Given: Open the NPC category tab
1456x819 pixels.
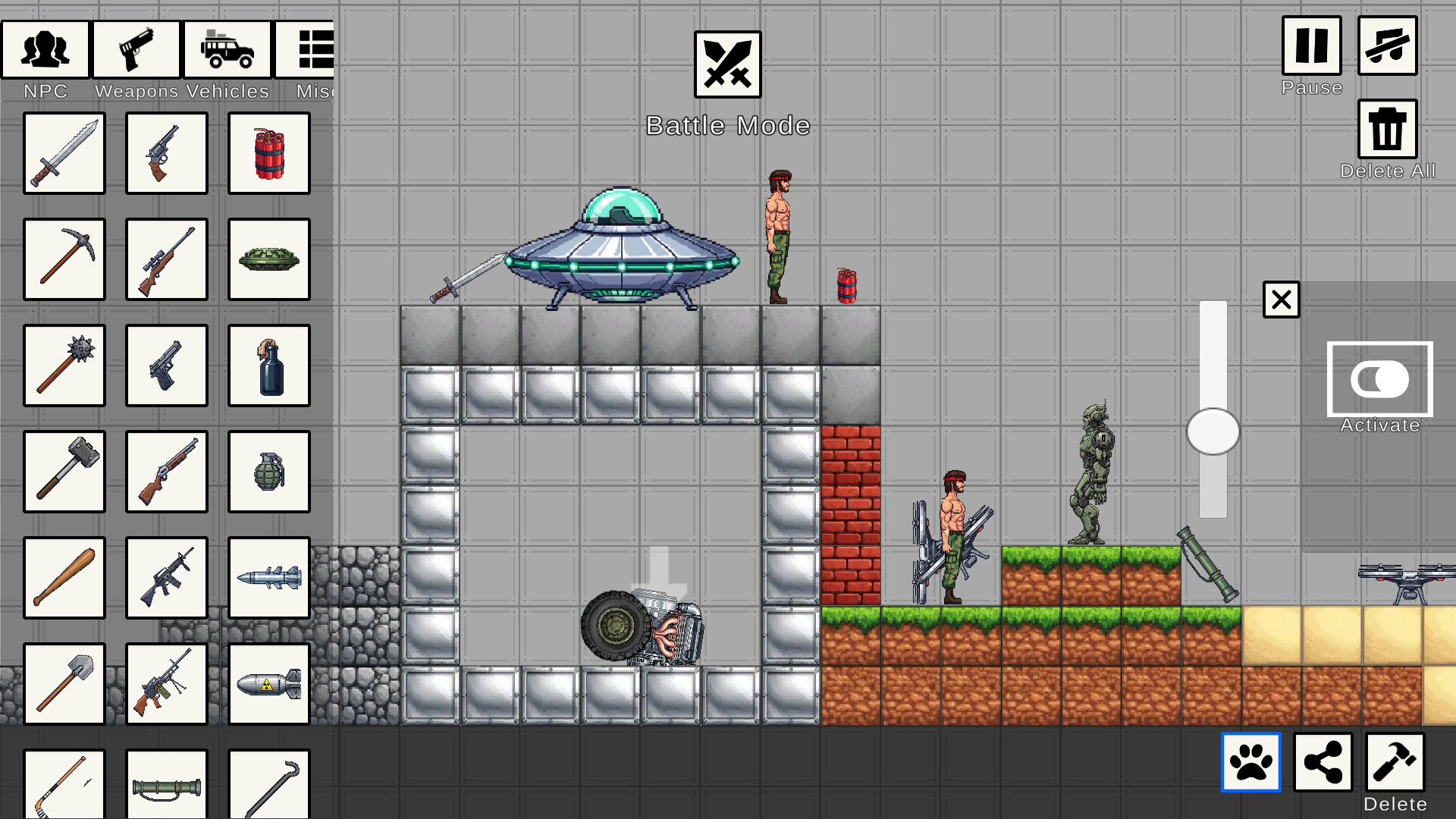Looking at the screenshot, I should [45, 49].
